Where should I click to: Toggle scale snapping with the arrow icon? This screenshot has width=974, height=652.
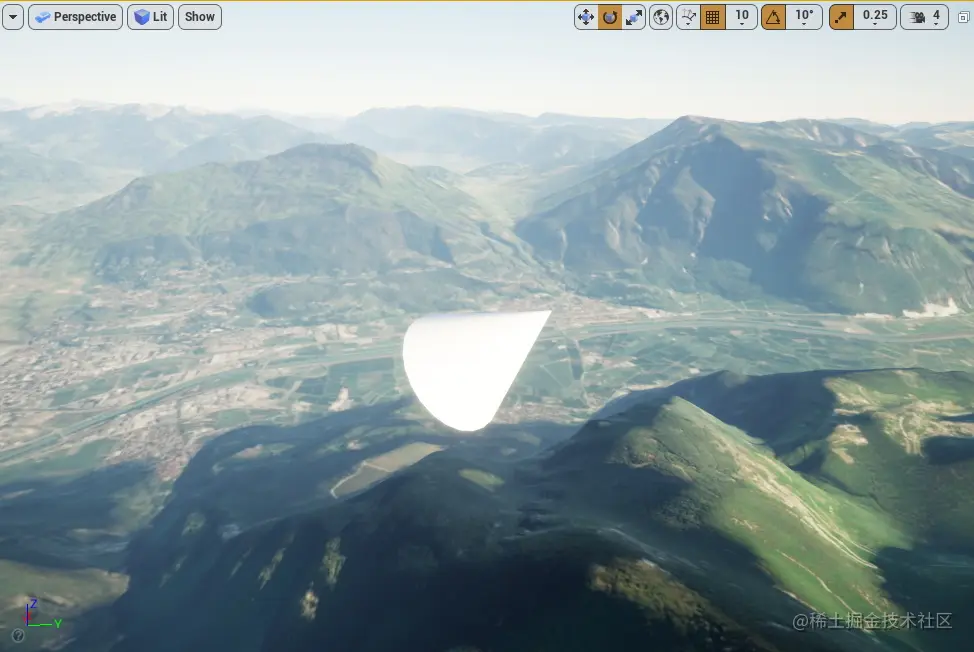point(841,17)
